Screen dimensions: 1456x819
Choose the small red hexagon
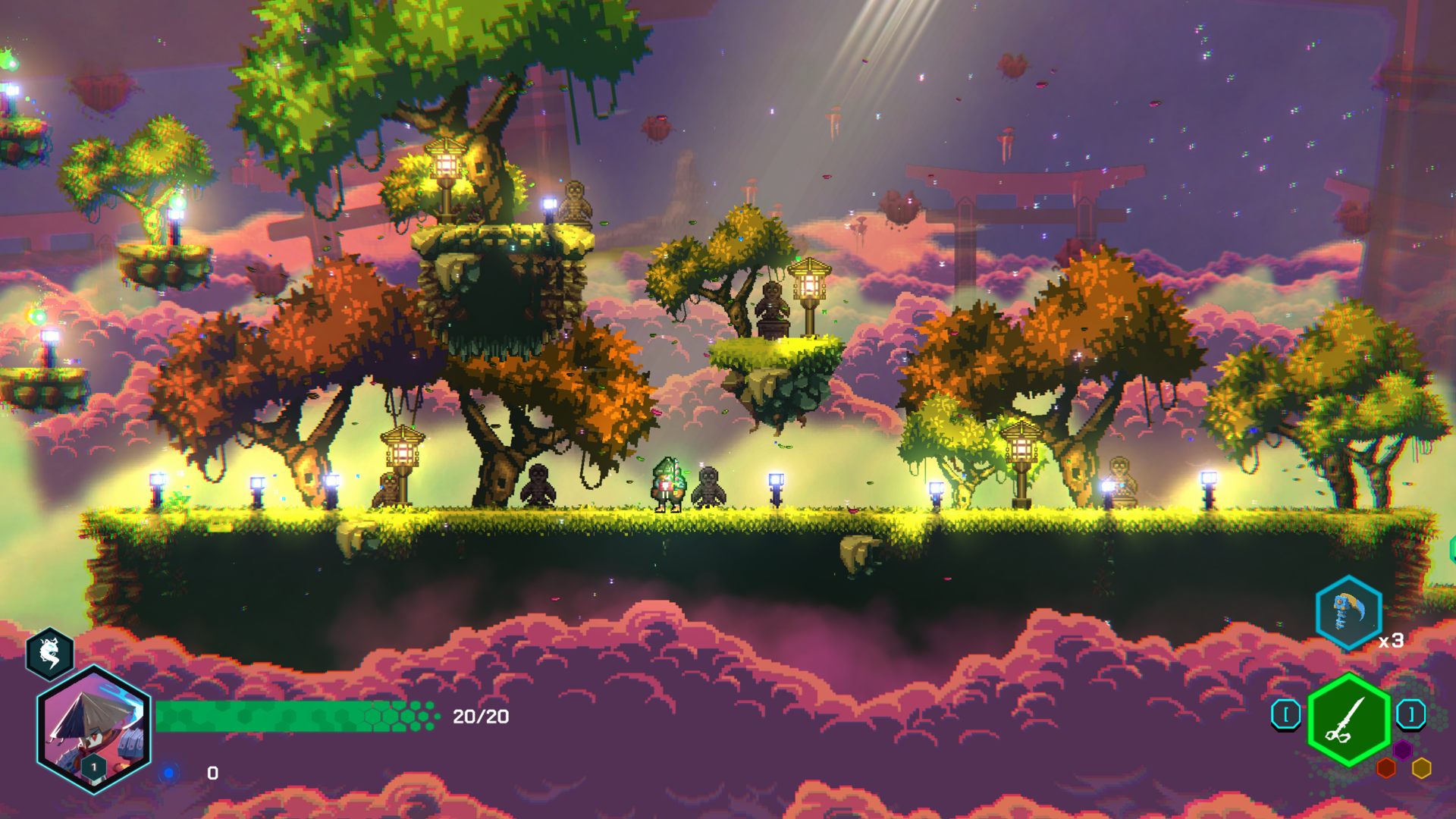[1386, 768]
